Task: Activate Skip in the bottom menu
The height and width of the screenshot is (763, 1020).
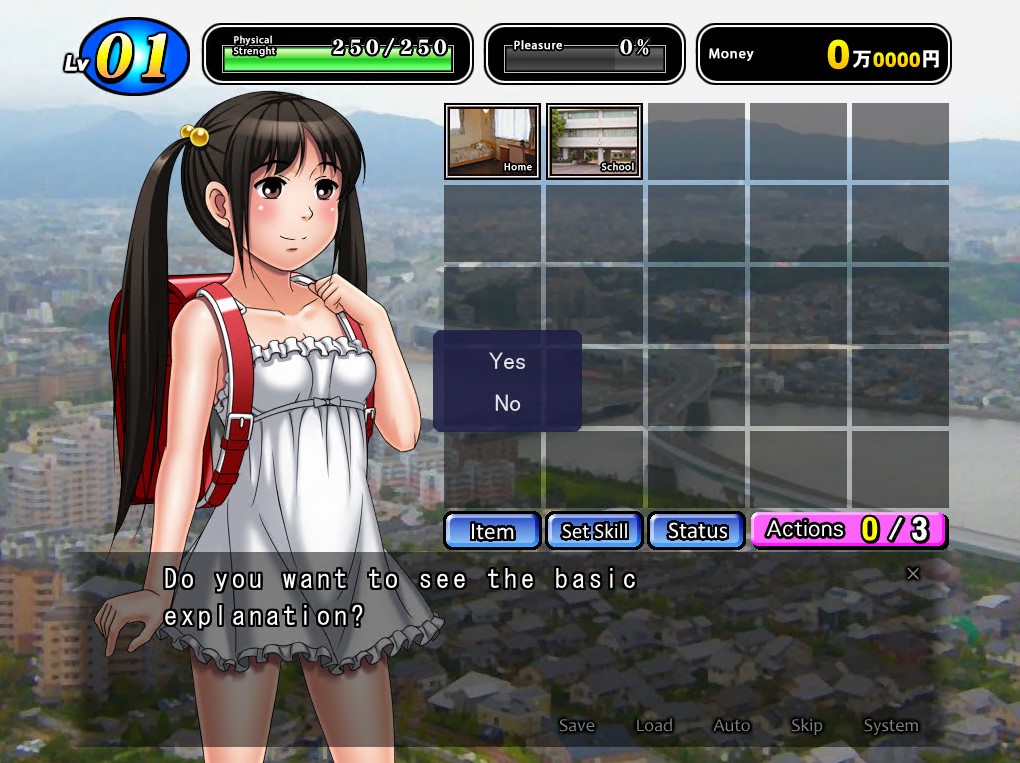Action: point(806,726)
